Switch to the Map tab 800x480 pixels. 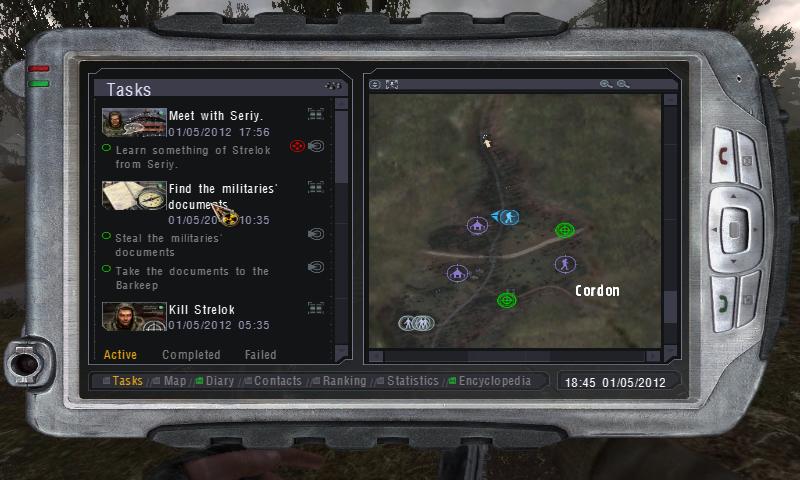tap(175, 381)
